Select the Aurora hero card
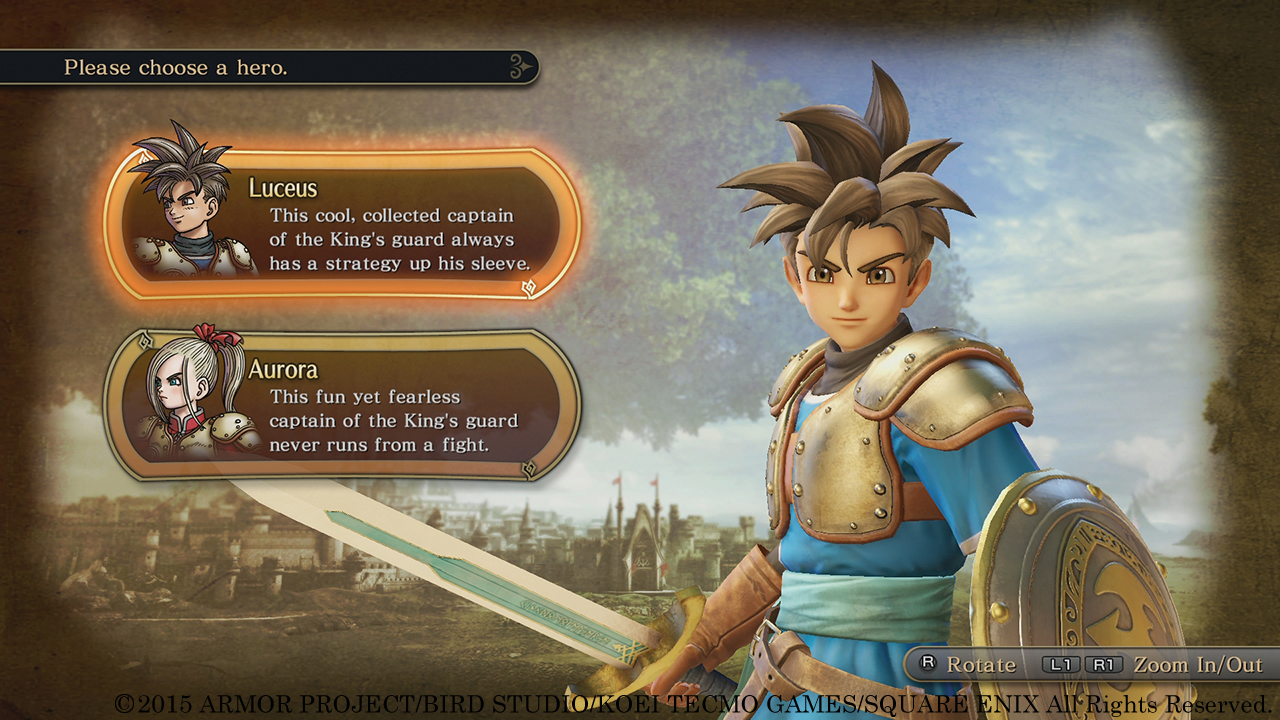 342,405
